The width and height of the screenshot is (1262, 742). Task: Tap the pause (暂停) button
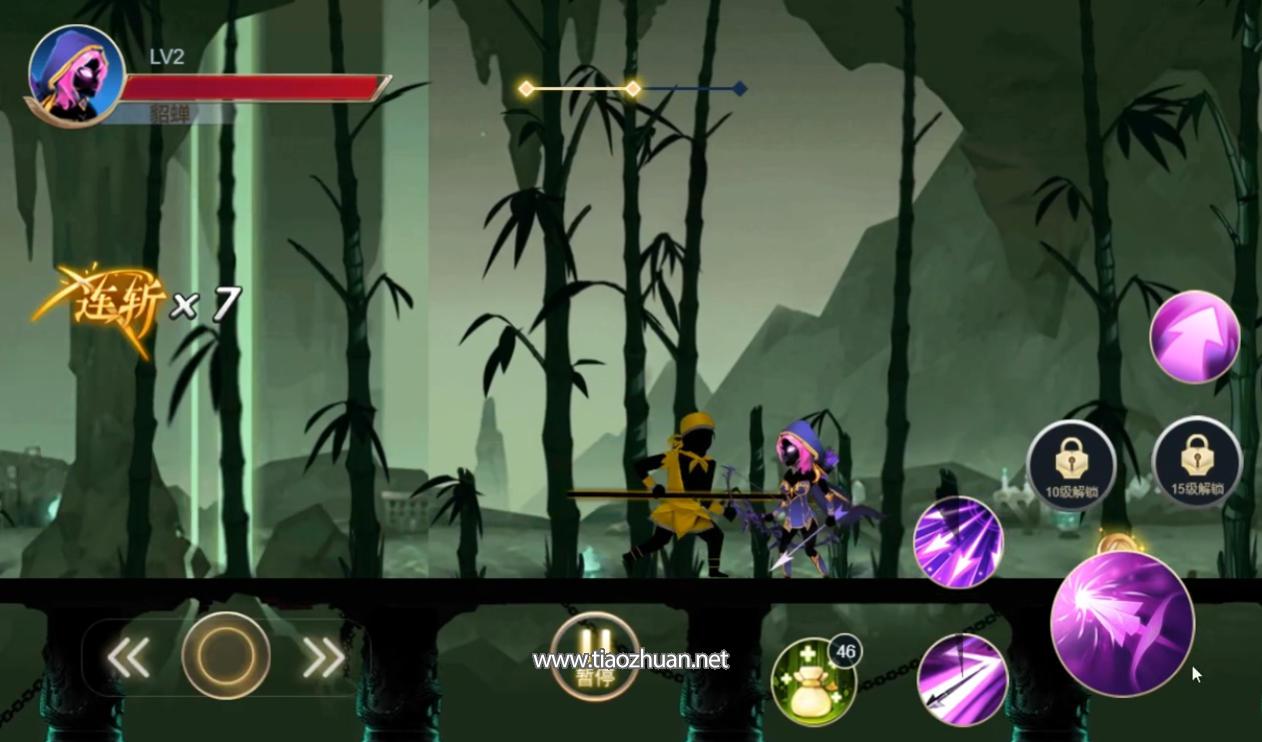[x=594, y=656]
